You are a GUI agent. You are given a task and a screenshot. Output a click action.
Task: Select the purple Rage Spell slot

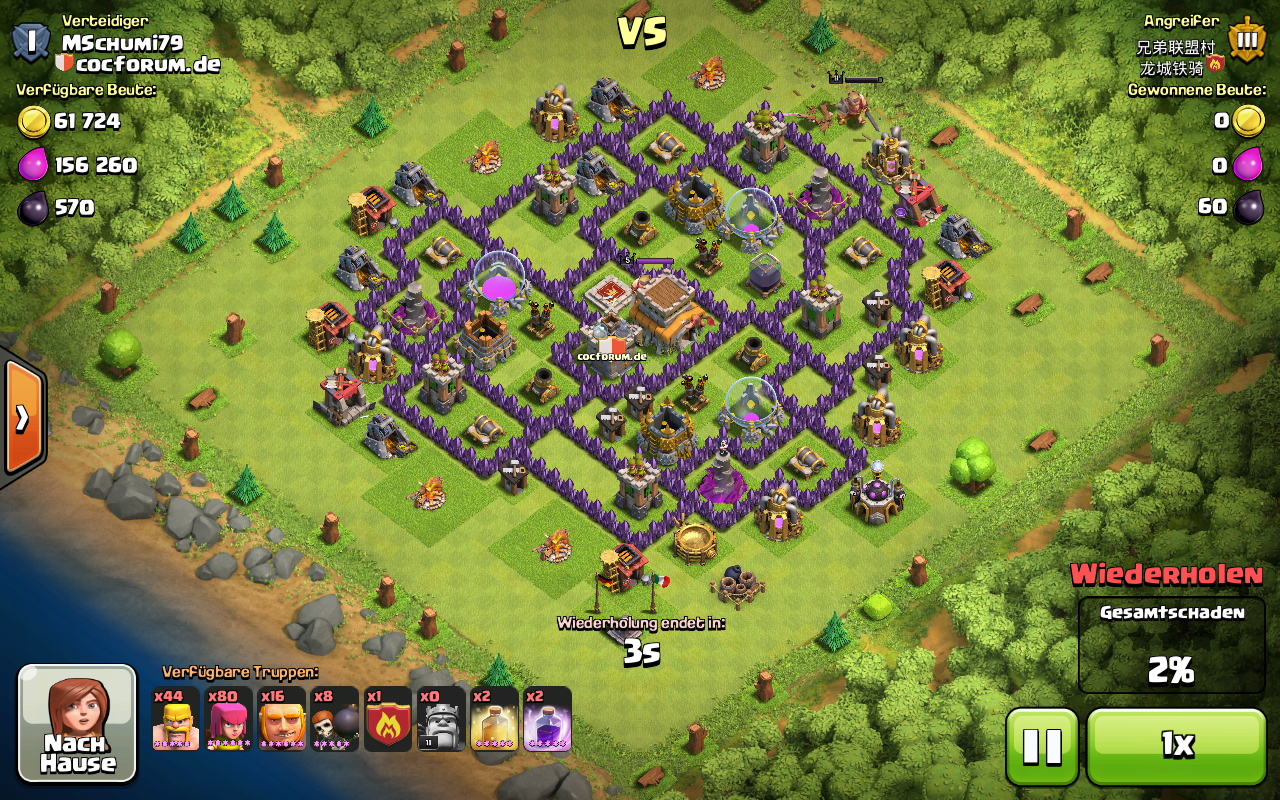tap(547, 719)
